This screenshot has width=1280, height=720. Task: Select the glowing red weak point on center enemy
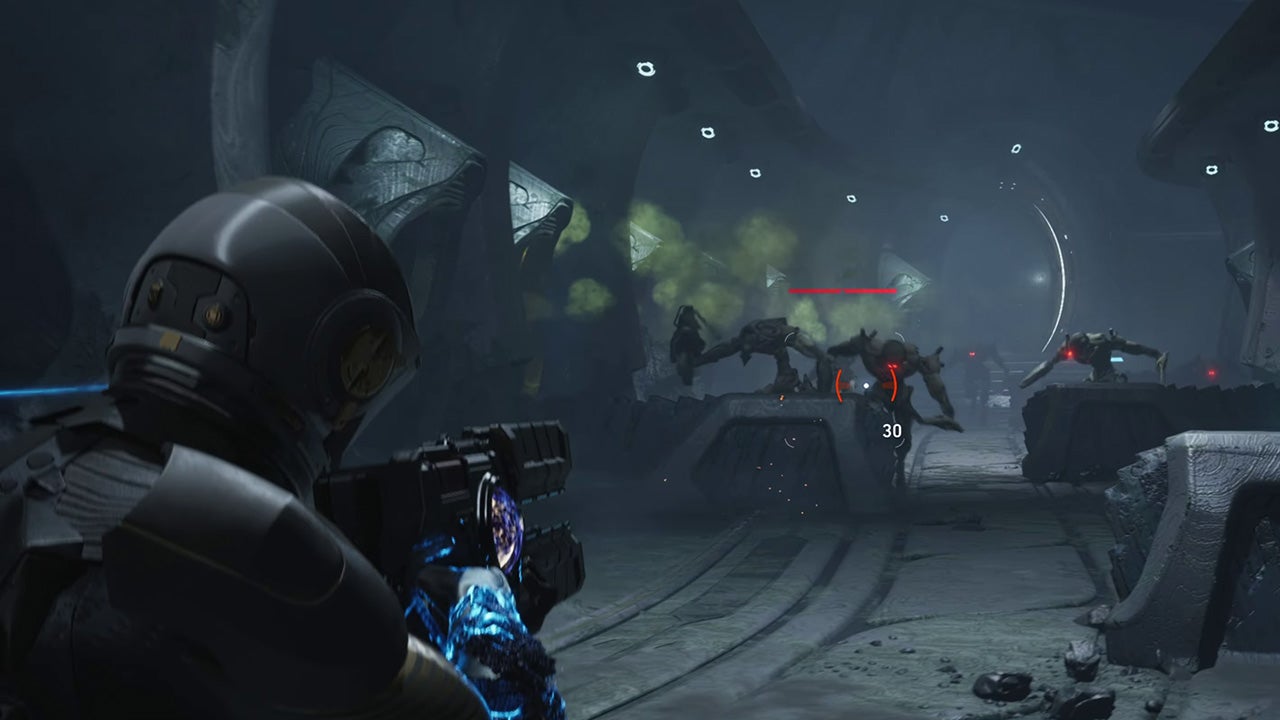[x=893, y=363]
